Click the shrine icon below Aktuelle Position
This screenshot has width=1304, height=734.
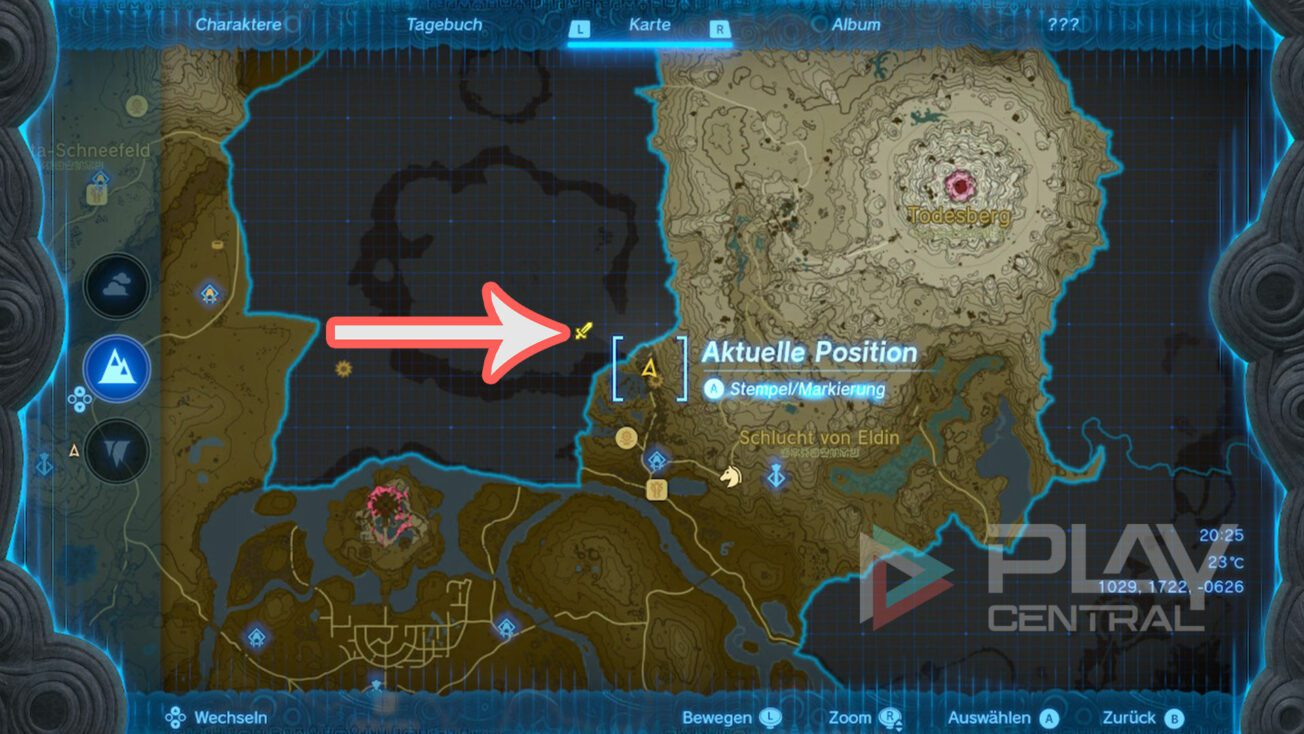point(655,460)
